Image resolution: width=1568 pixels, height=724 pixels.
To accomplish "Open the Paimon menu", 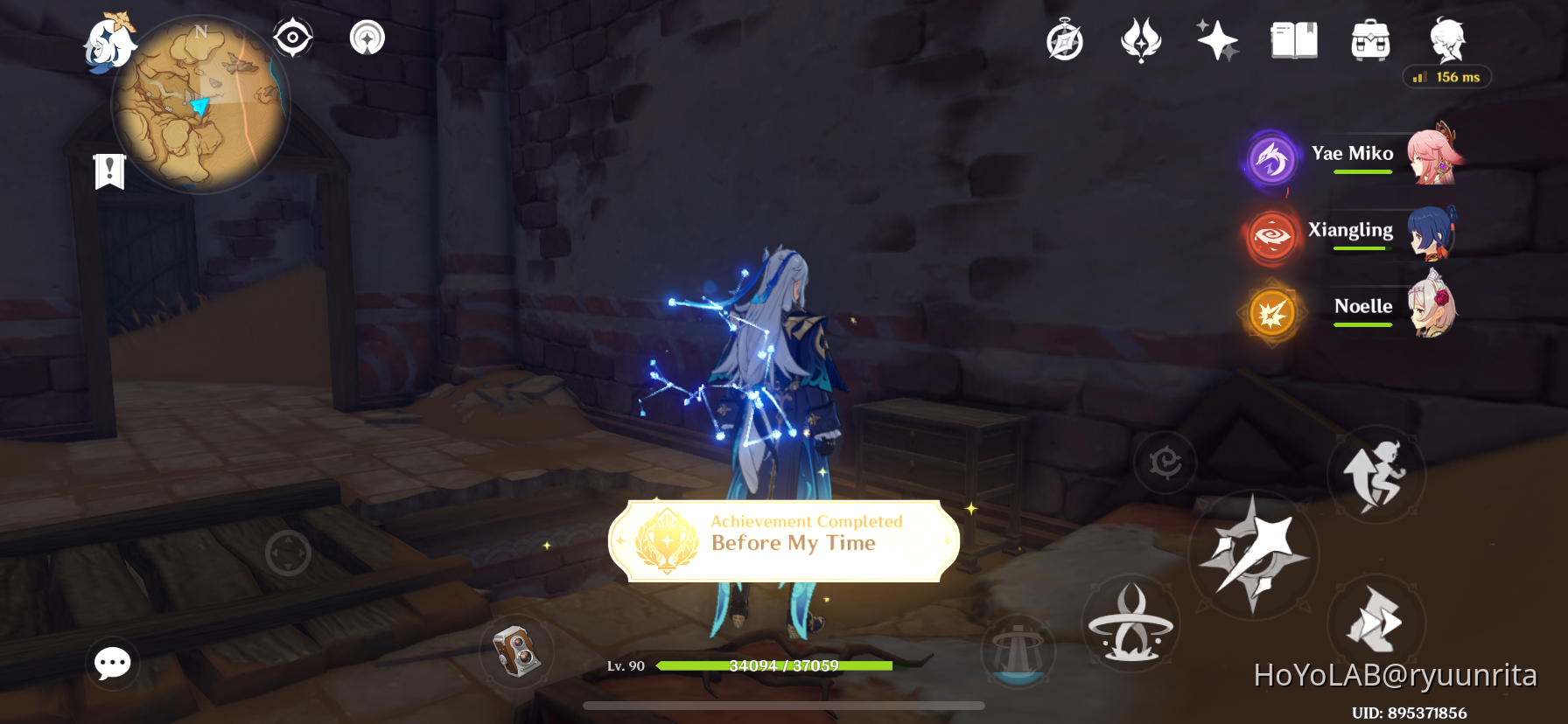I will click(113, 45).
